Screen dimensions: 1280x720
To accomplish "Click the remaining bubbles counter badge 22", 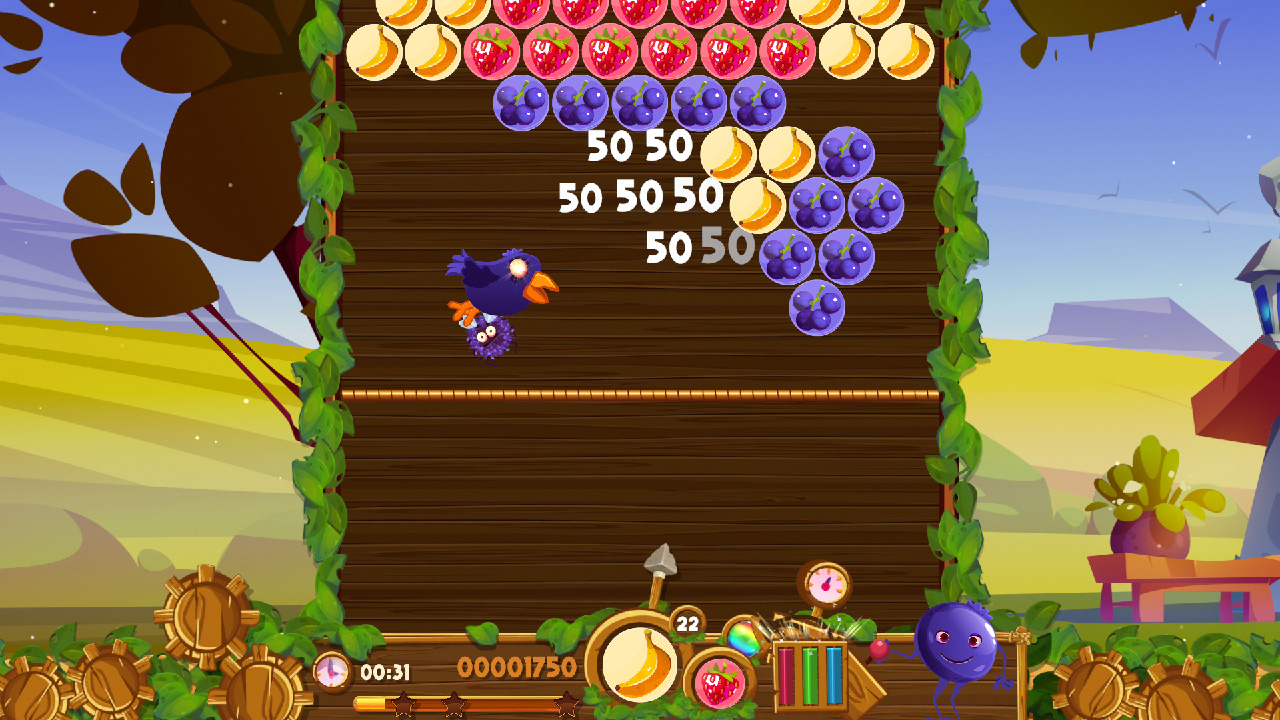I will 687,622.
